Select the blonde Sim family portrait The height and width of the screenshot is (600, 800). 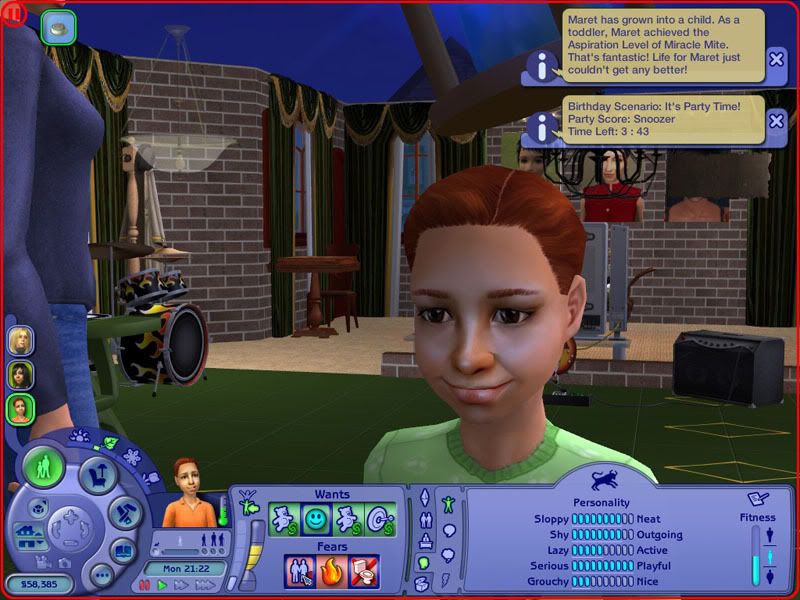point(21,341)
